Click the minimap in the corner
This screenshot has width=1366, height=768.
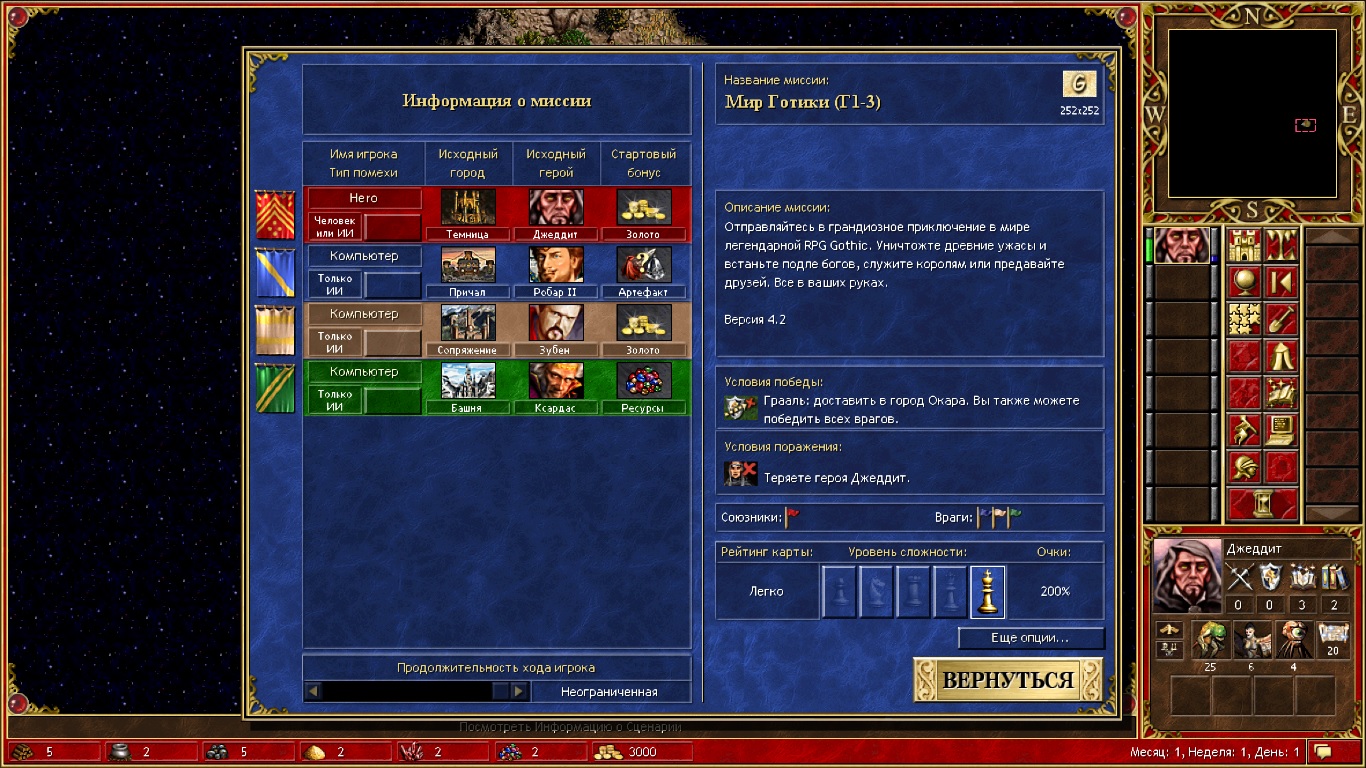(1252, 113)
